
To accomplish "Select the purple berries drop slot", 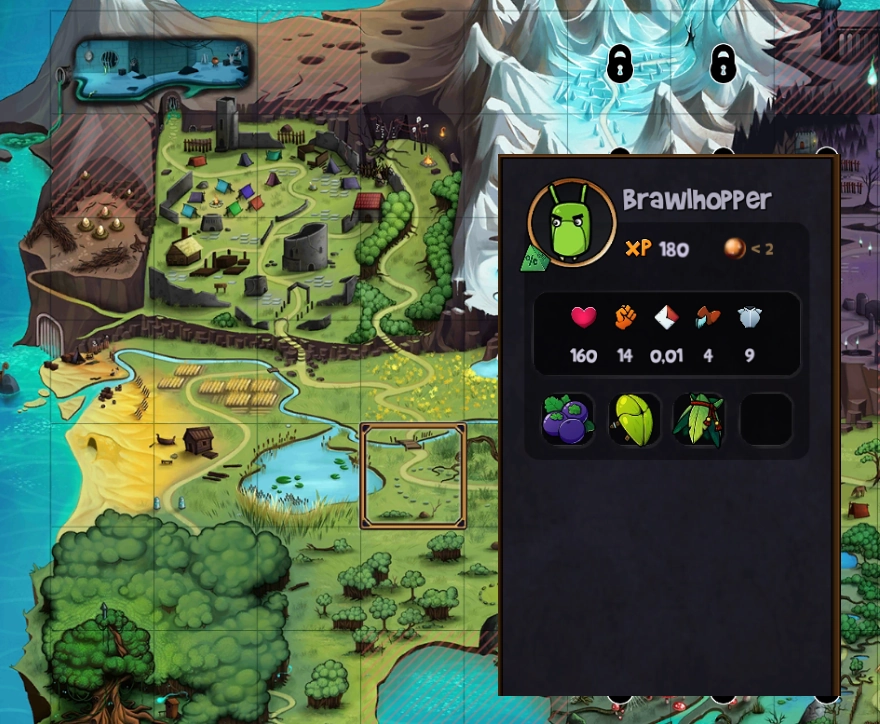I will pyautogui.click(x=568, y=420).
